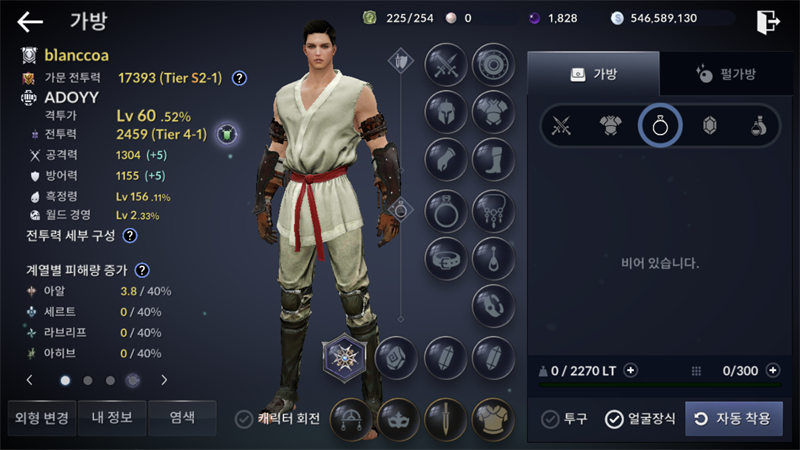The height and width of the screenshot is (450, 800).
Task: Enable 캐릭터 회전 checkbox
Action: click(243, 419)
